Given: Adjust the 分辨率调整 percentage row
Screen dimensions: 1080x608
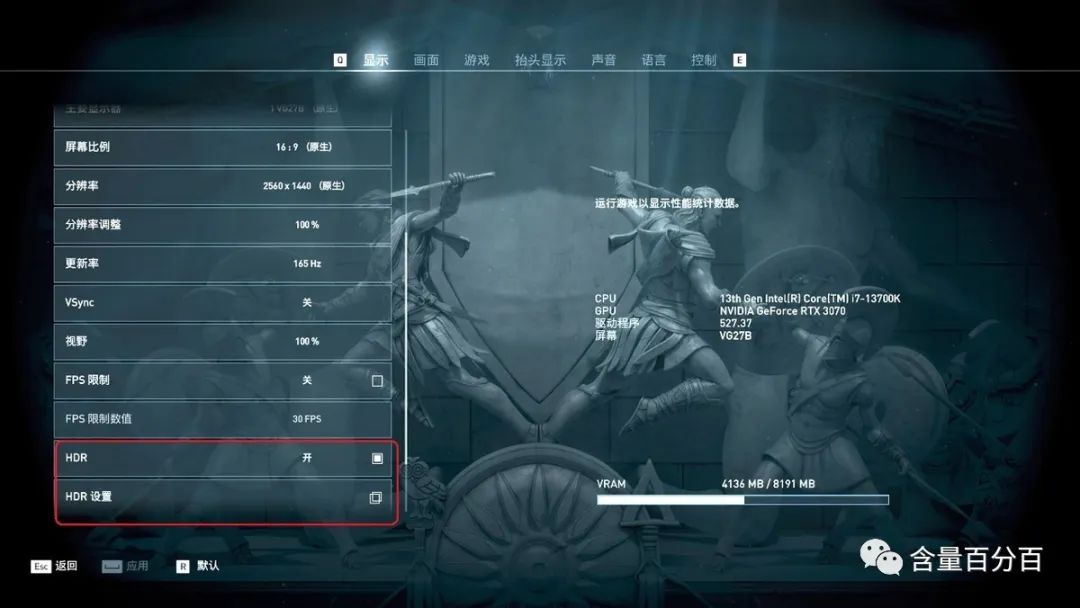Looking at the screenshot, I should point(222,225).
